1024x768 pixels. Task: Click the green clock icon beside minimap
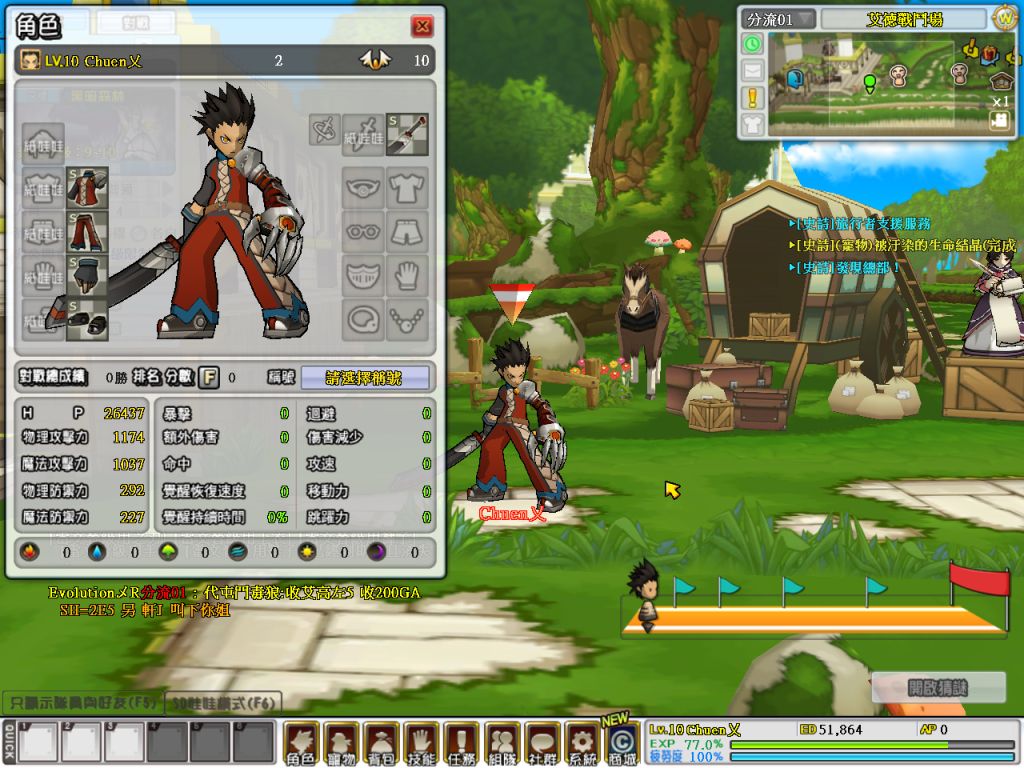752,44
